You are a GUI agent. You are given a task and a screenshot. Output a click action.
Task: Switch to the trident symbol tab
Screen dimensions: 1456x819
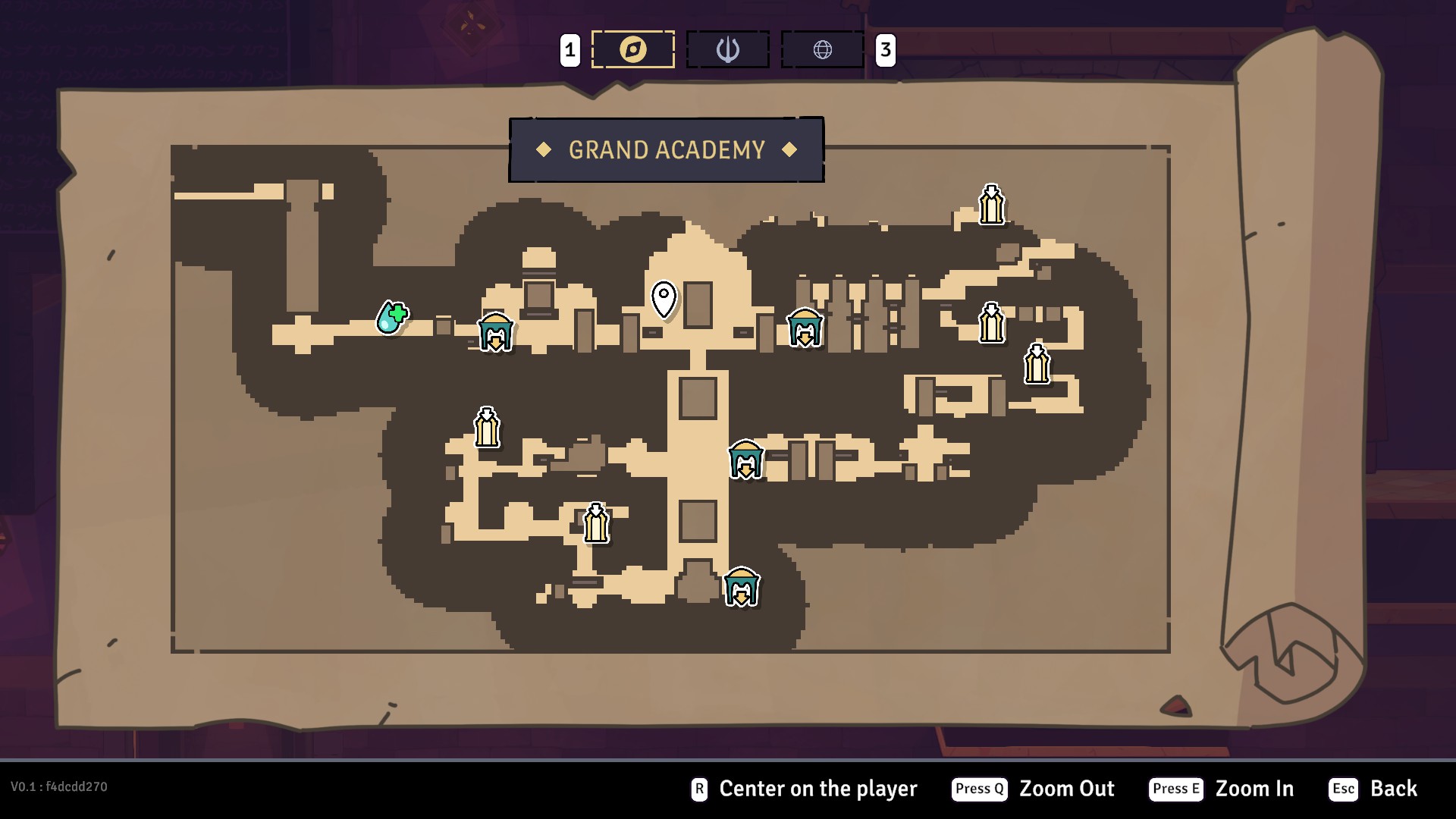pos(727,50)
